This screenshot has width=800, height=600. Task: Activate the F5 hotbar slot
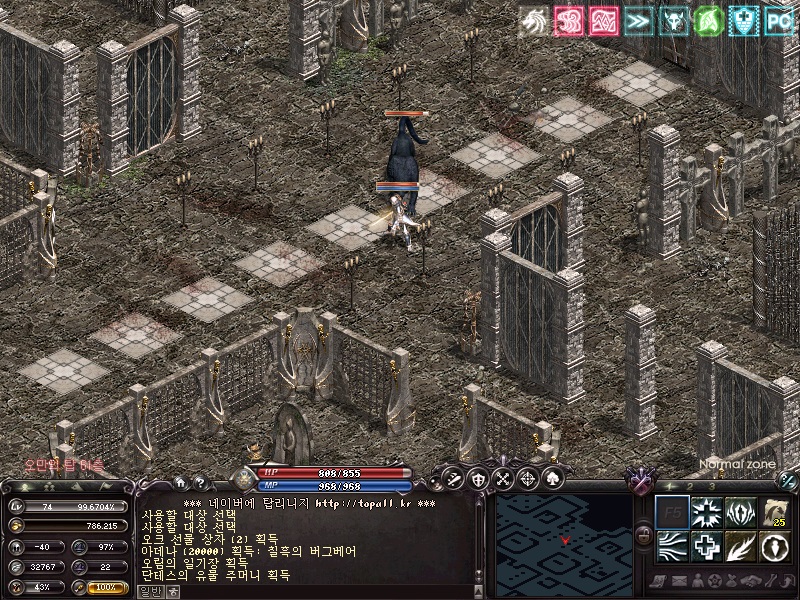coord(672,513)
